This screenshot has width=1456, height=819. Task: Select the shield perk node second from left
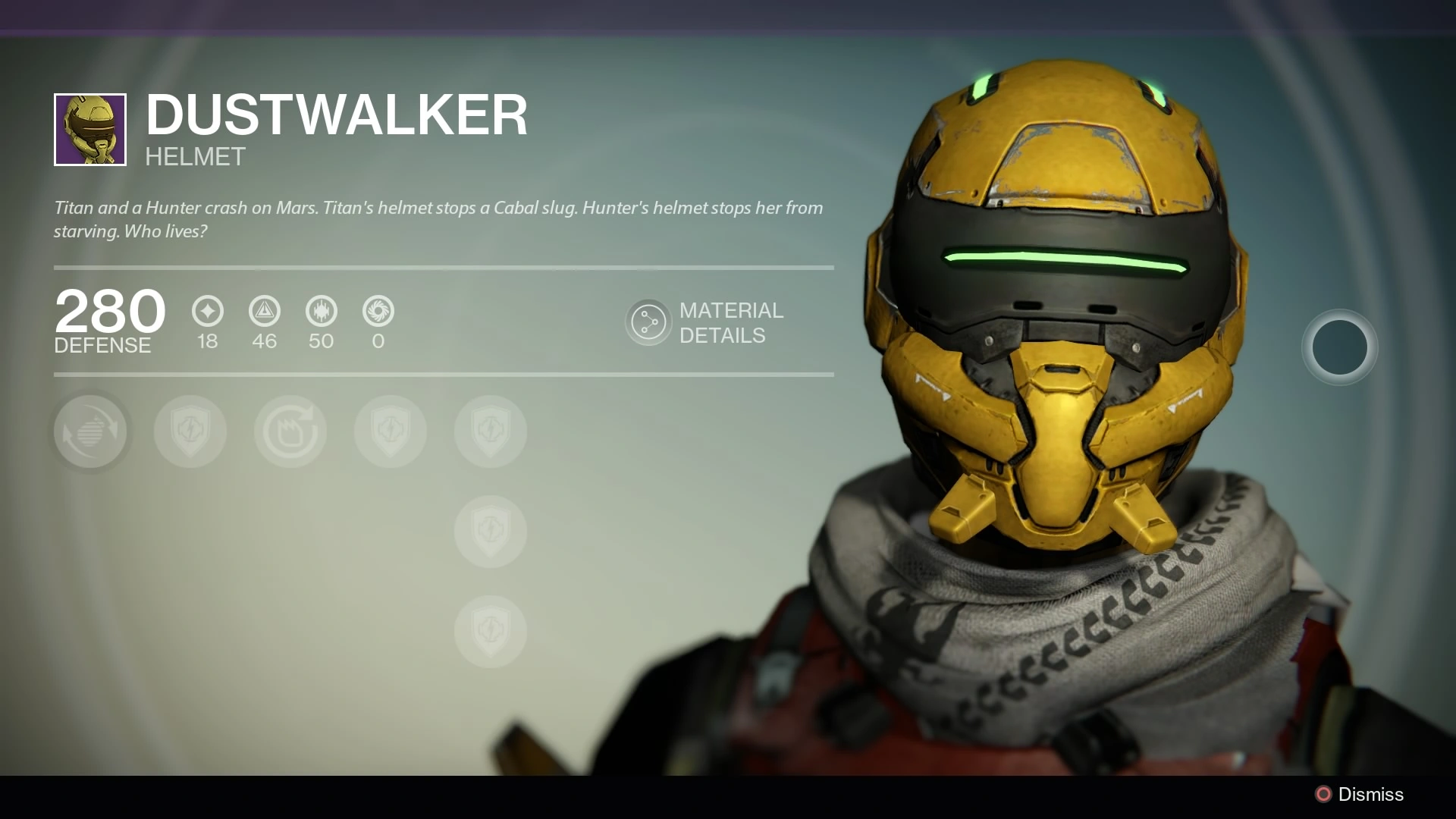click(190, 431)
